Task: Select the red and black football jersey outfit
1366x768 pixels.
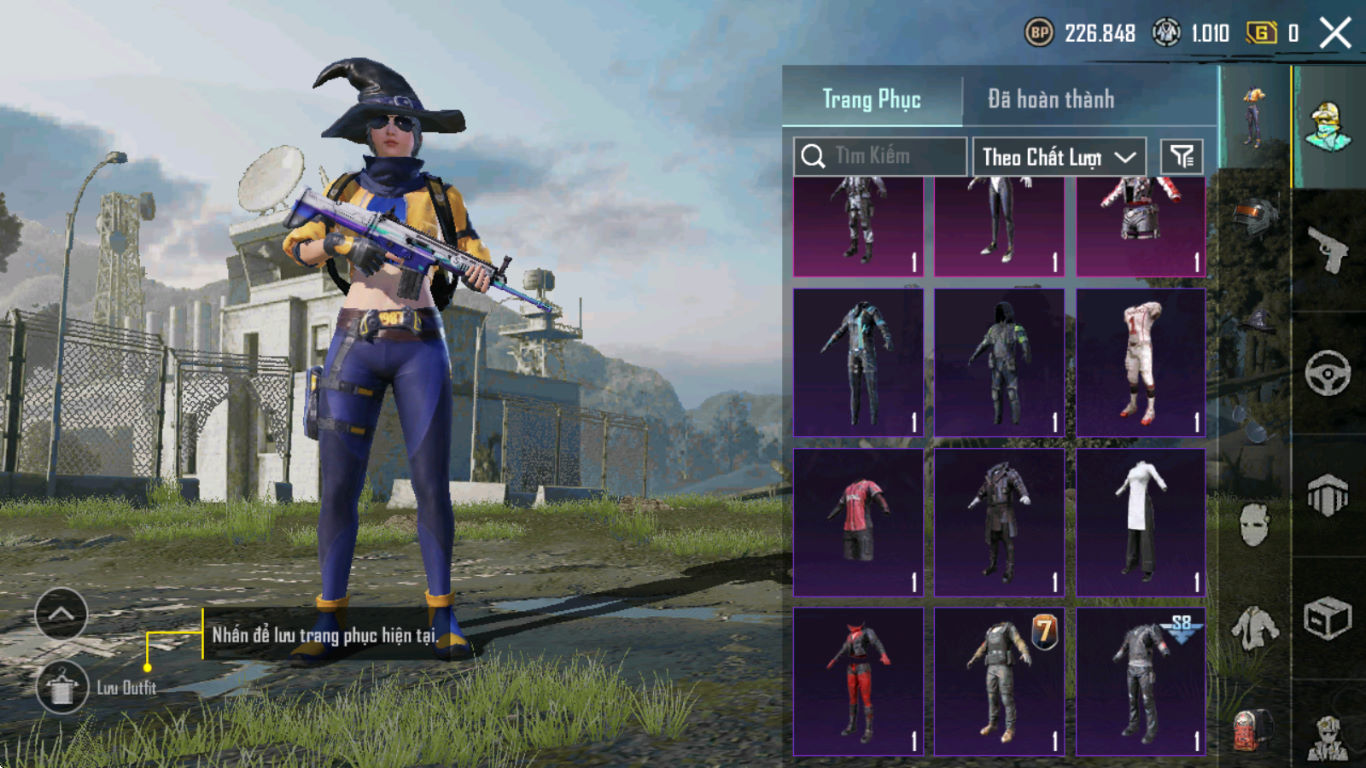Action: click(x=858, y=522)
